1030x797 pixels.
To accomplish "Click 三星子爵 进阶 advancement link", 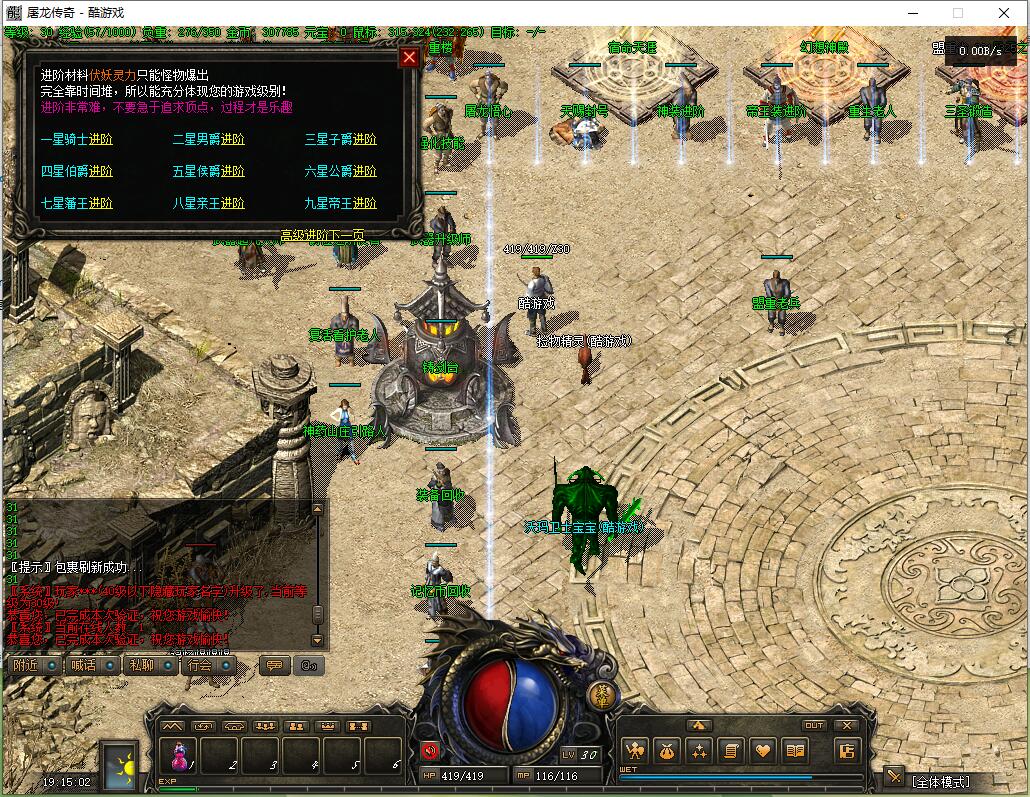I will (341, 140).
